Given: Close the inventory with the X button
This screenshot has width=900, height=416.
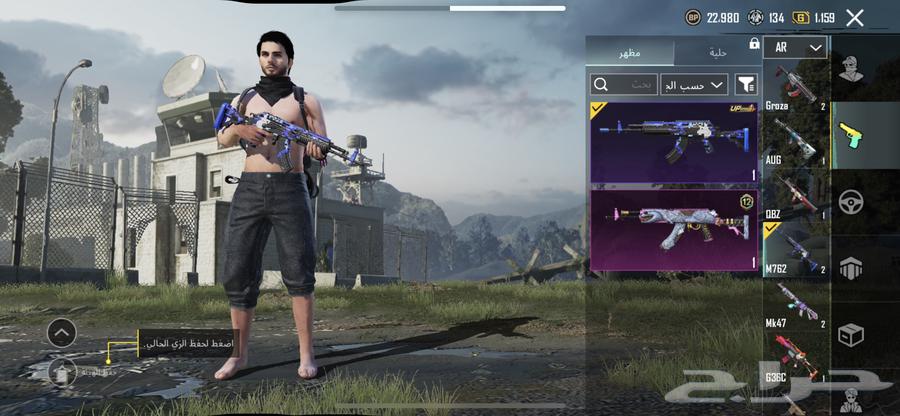Looking at the screenshot, I should [x=854, y=17].
